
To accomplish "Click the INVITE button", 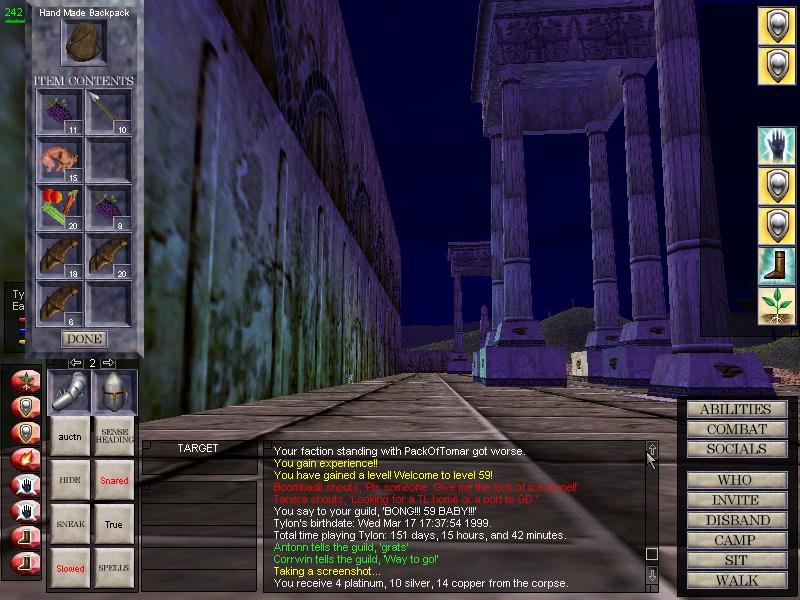I will (x=735, y=500).
